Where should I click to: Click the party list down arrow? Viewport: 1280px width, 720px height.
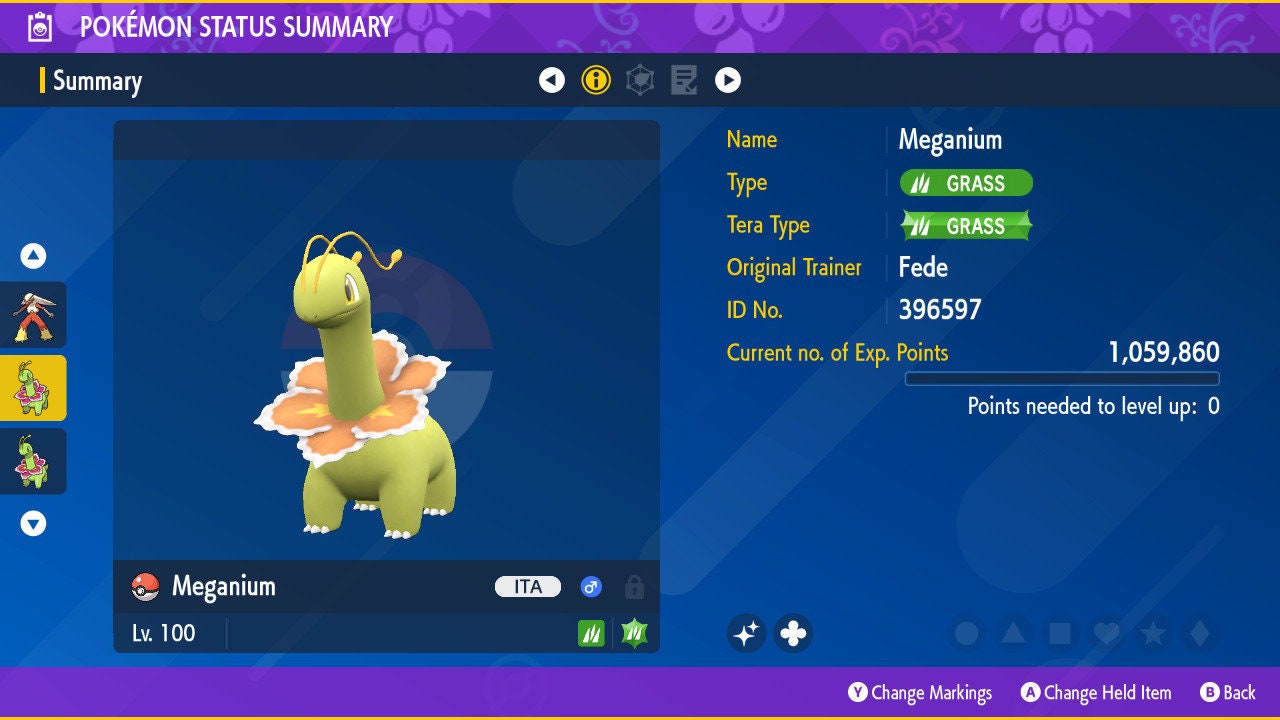[33, 523]
